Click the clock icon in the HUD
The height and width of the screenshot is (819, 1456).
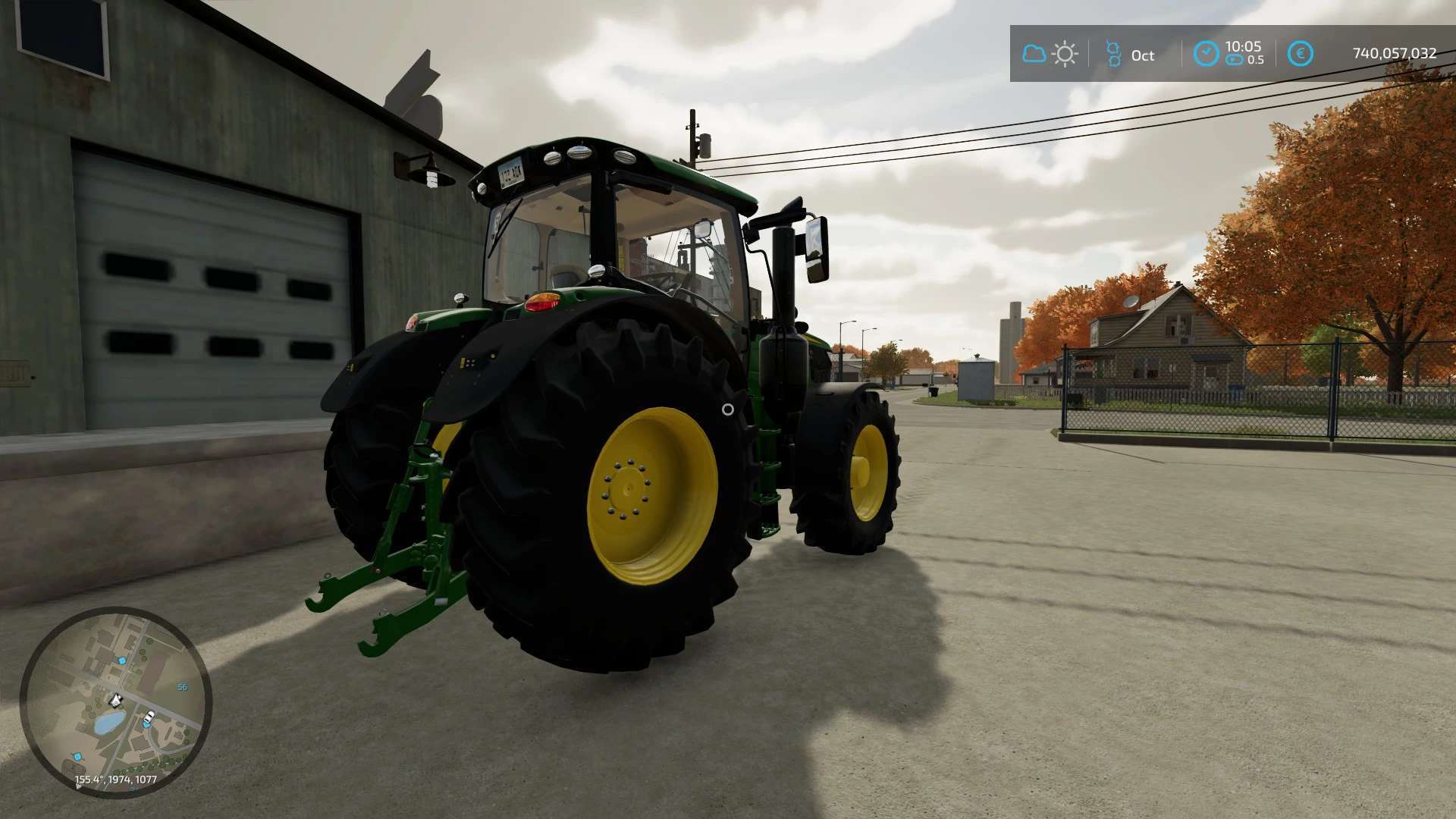tap(1206, 54)
